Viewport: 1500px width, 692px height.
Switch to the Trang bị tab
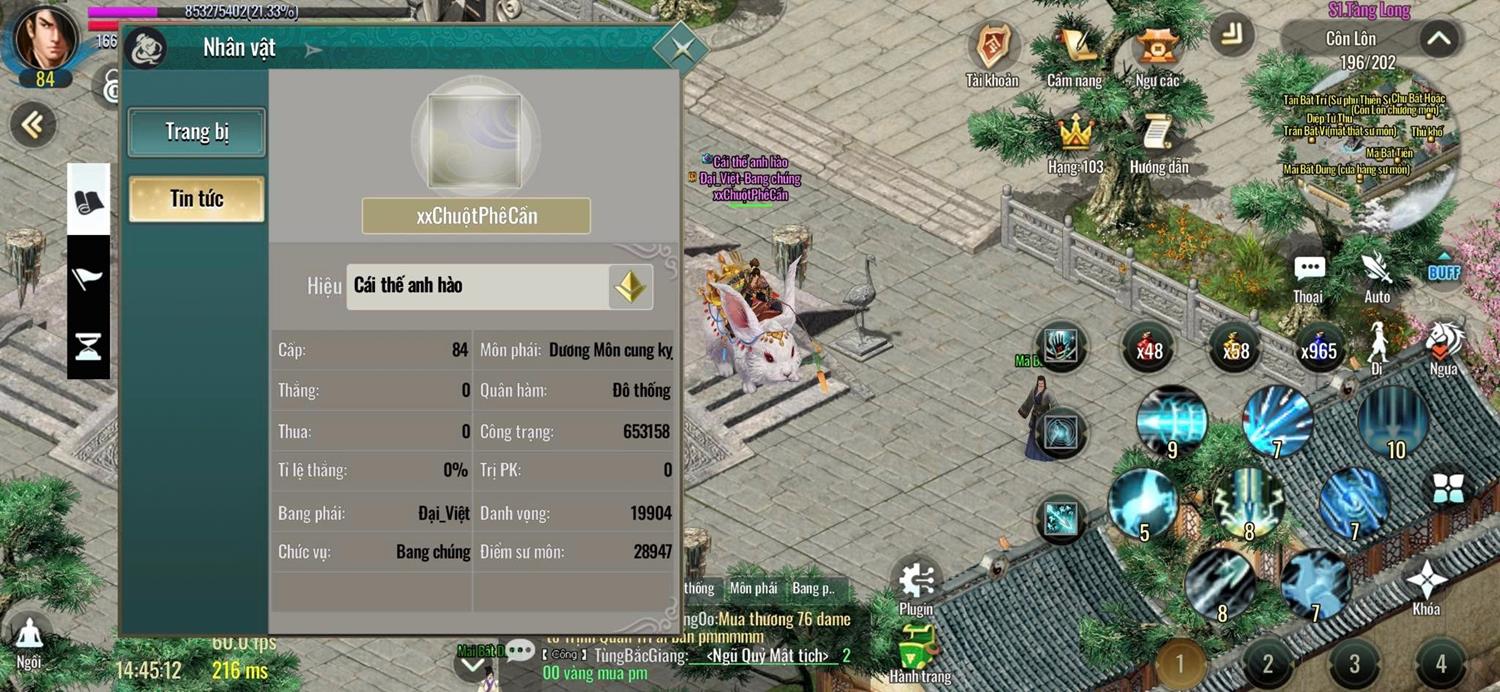point(197,133)
